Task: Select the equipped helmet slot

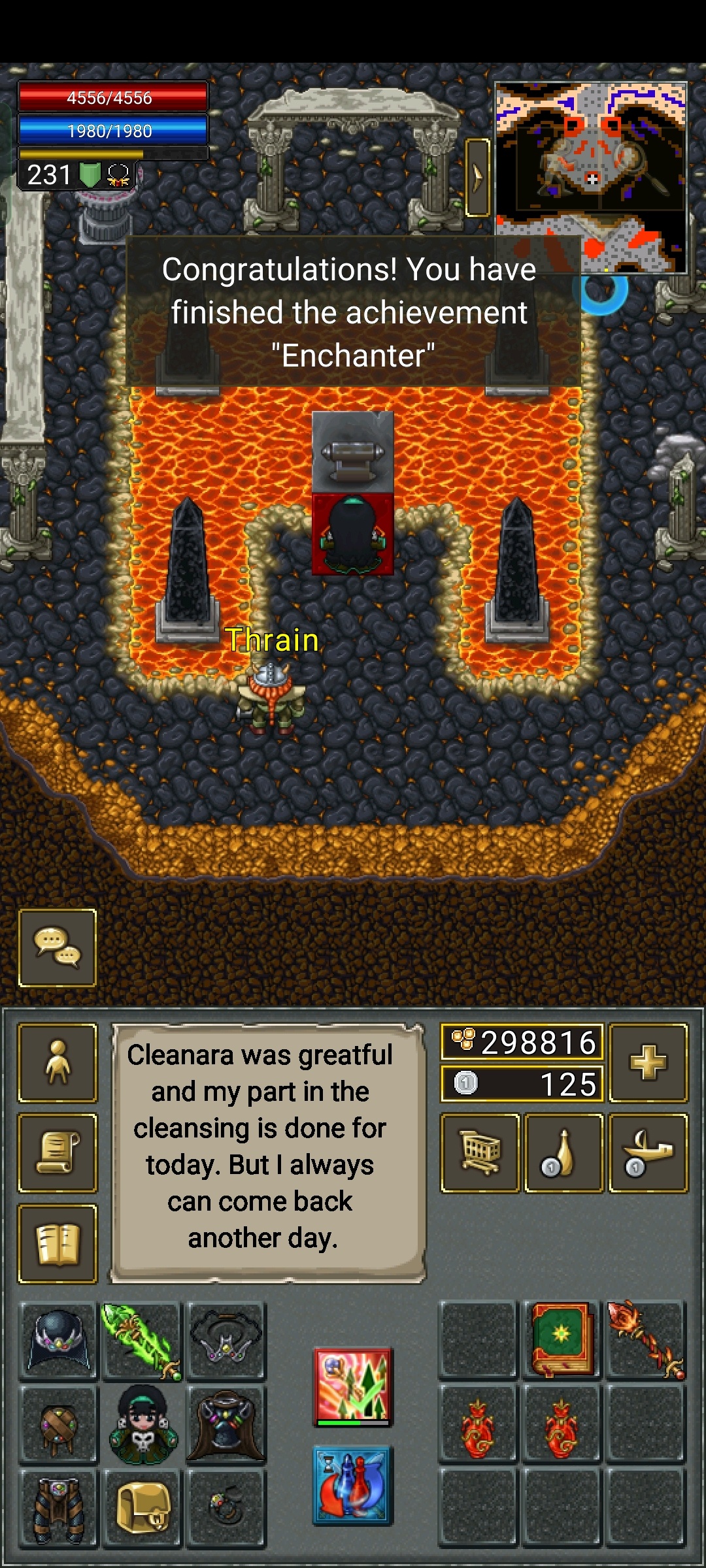Action: tap(59, 1339)
